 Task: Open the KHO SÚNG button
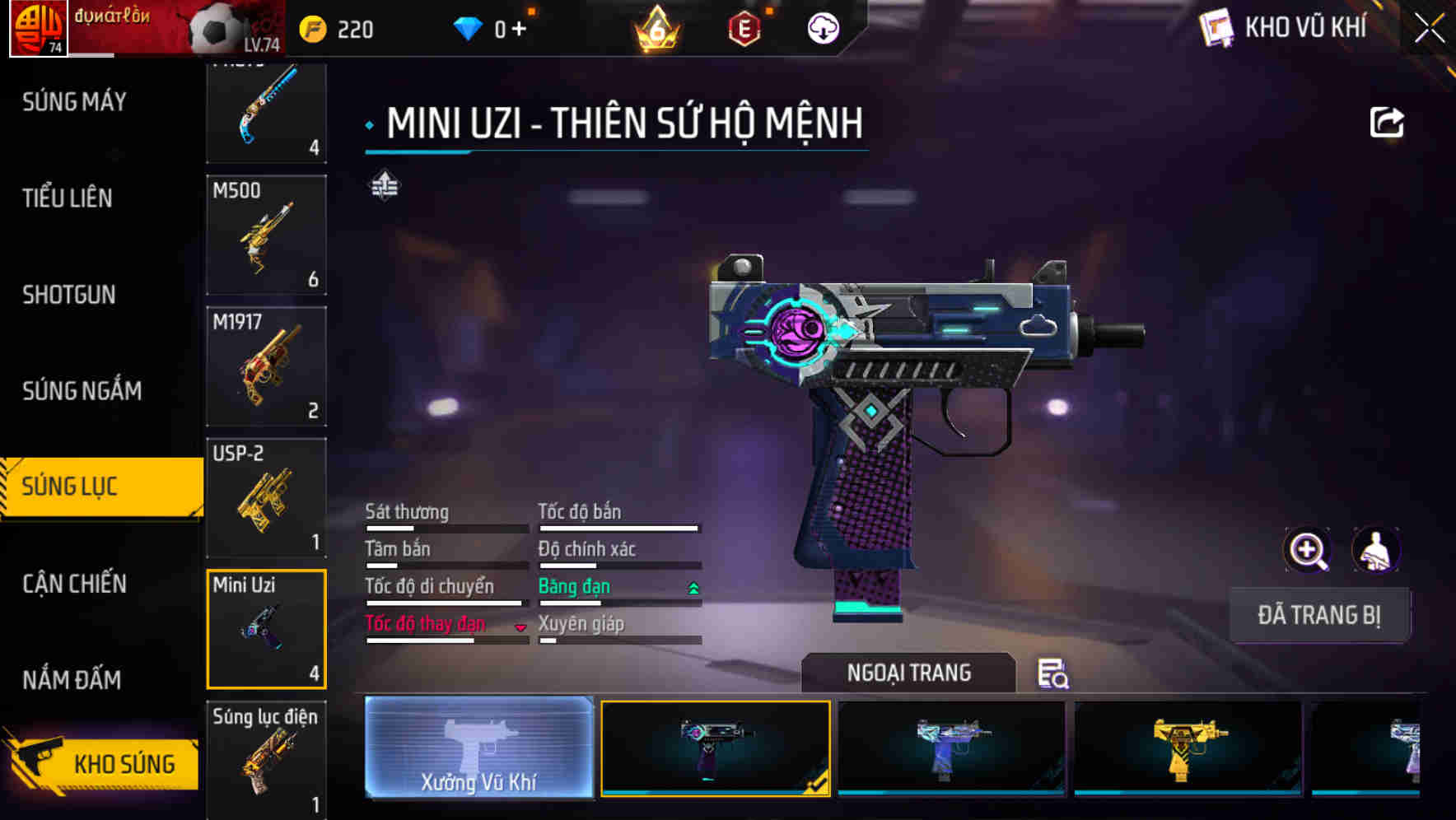click(103, 762)
